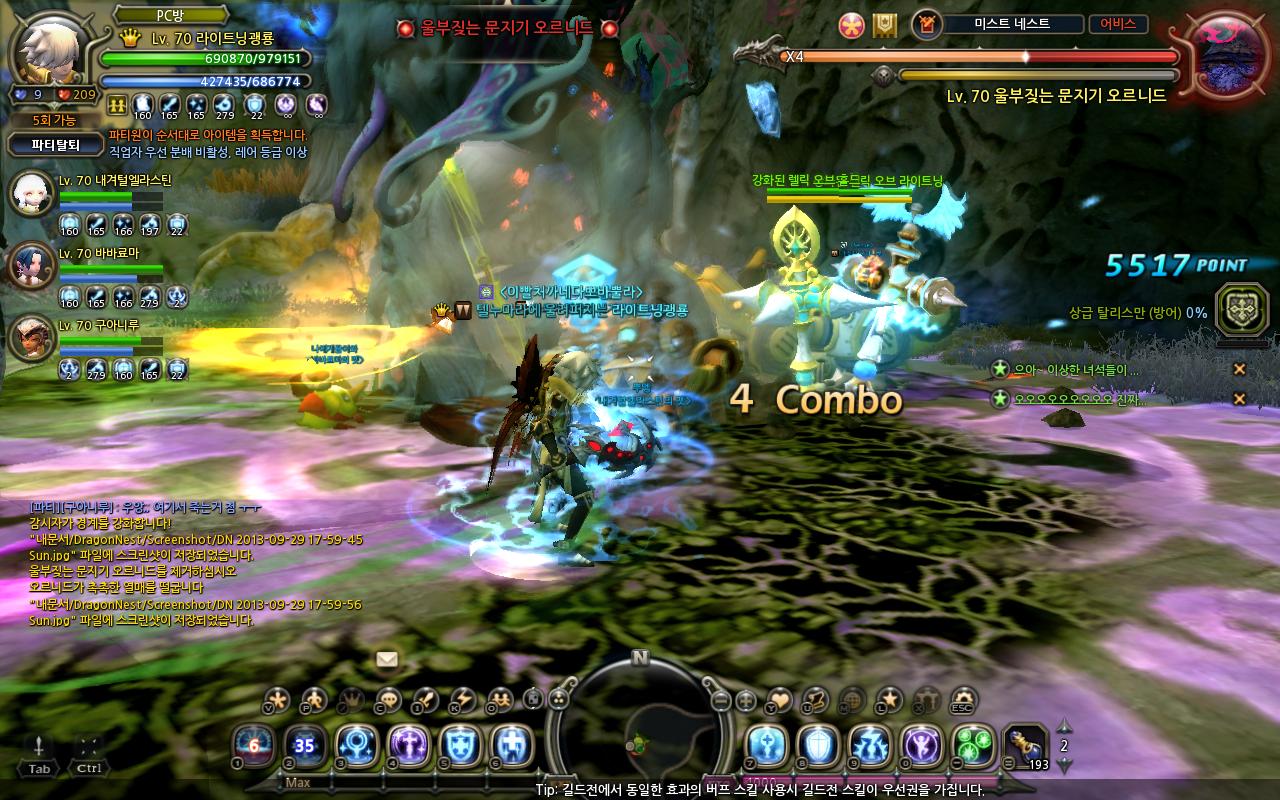Select party member 바바료마's portrait

pos(31,265)
